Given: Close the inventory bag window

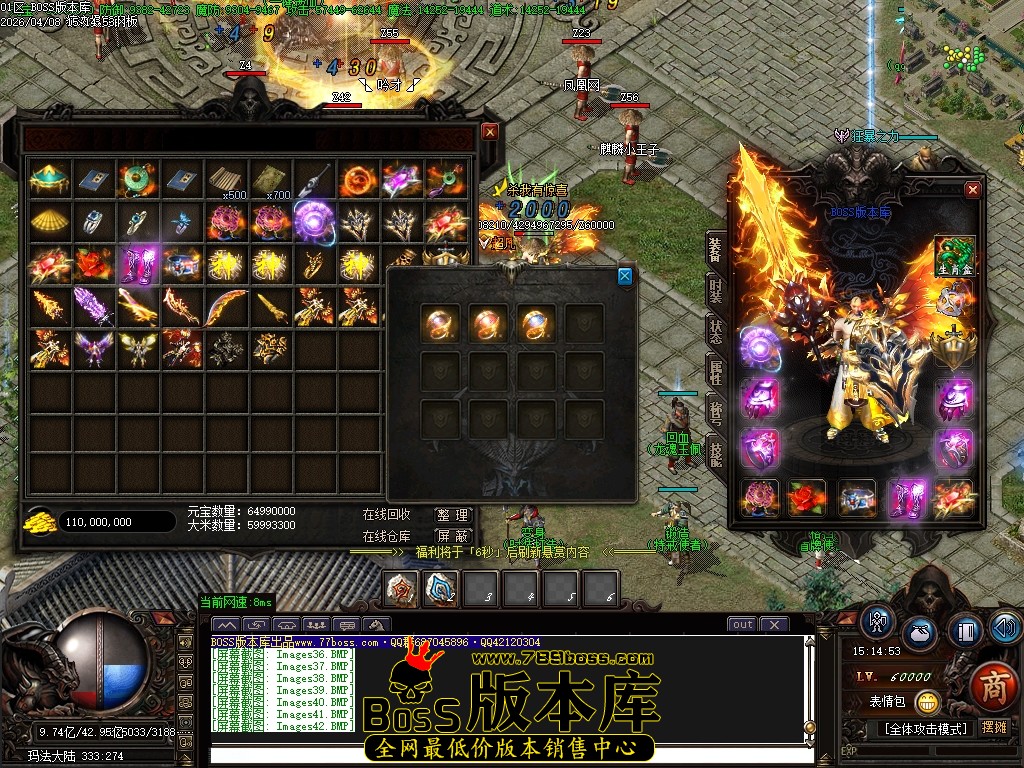Looking at the screenshot, I should pos(489,131).
